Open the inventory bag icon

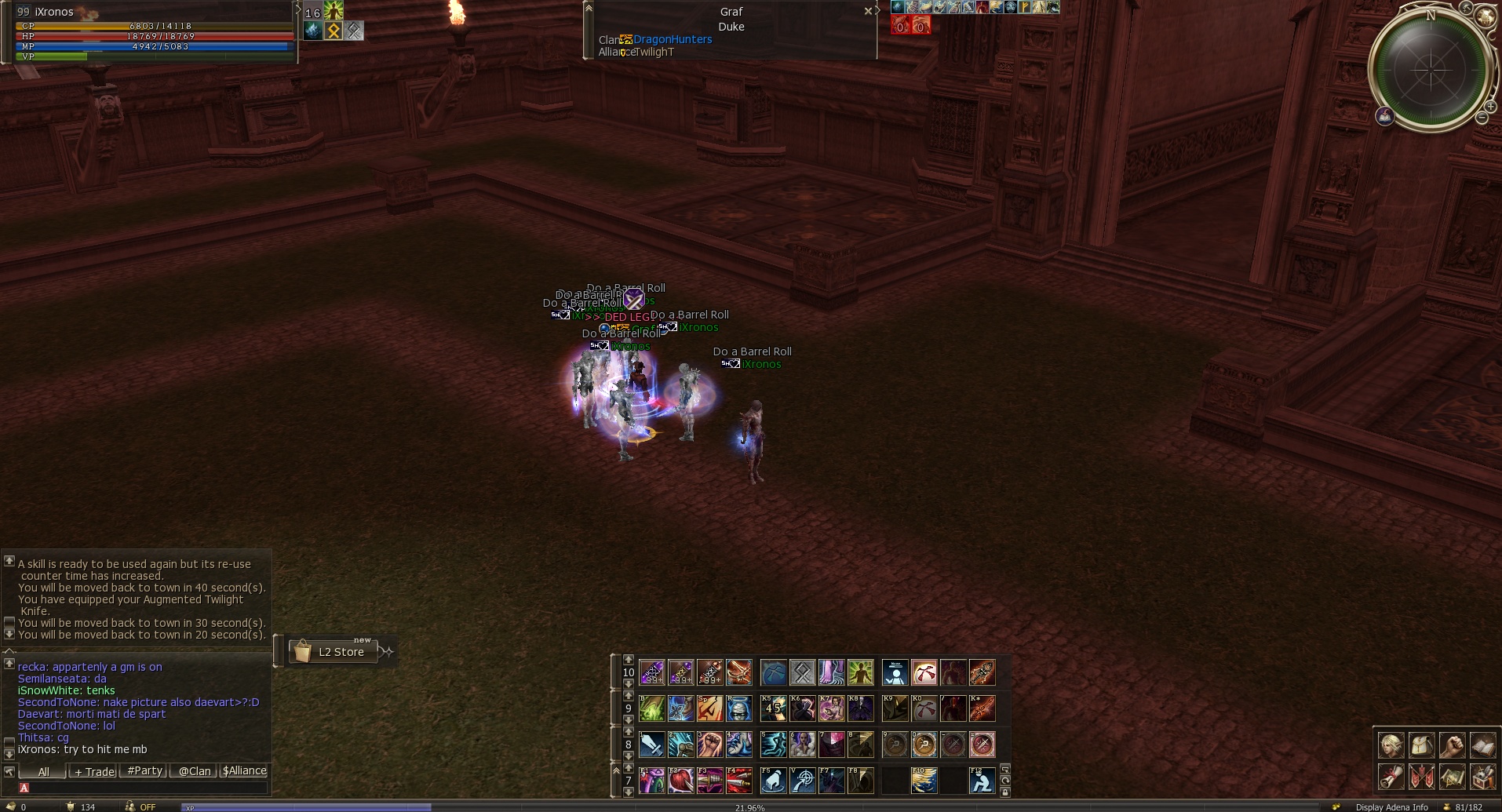[1421, 745]
